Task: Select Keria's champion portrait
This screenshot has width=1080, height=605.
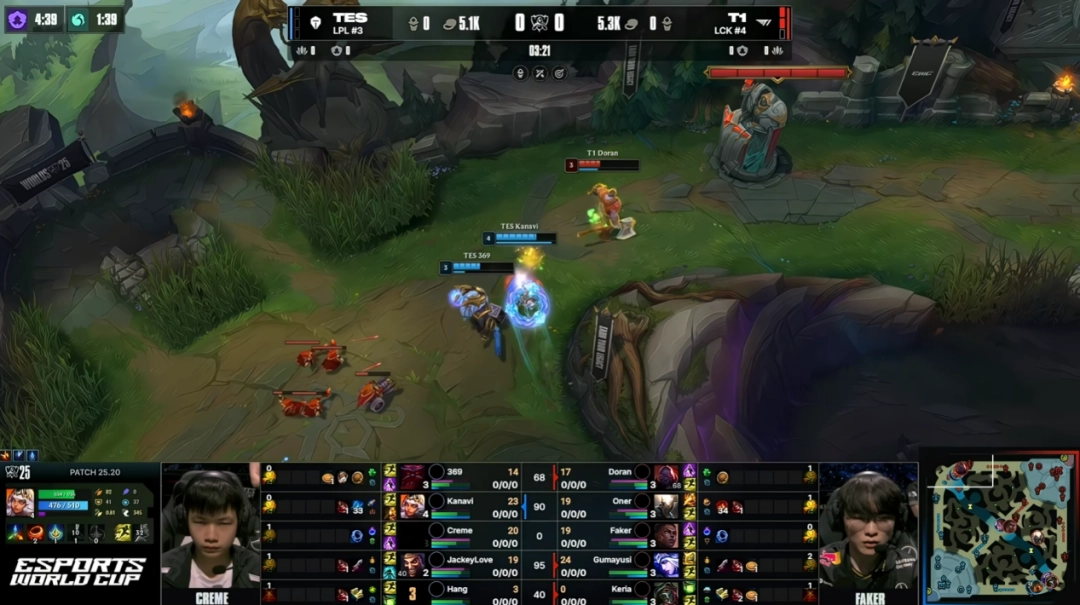Action: tap(666, 593)
